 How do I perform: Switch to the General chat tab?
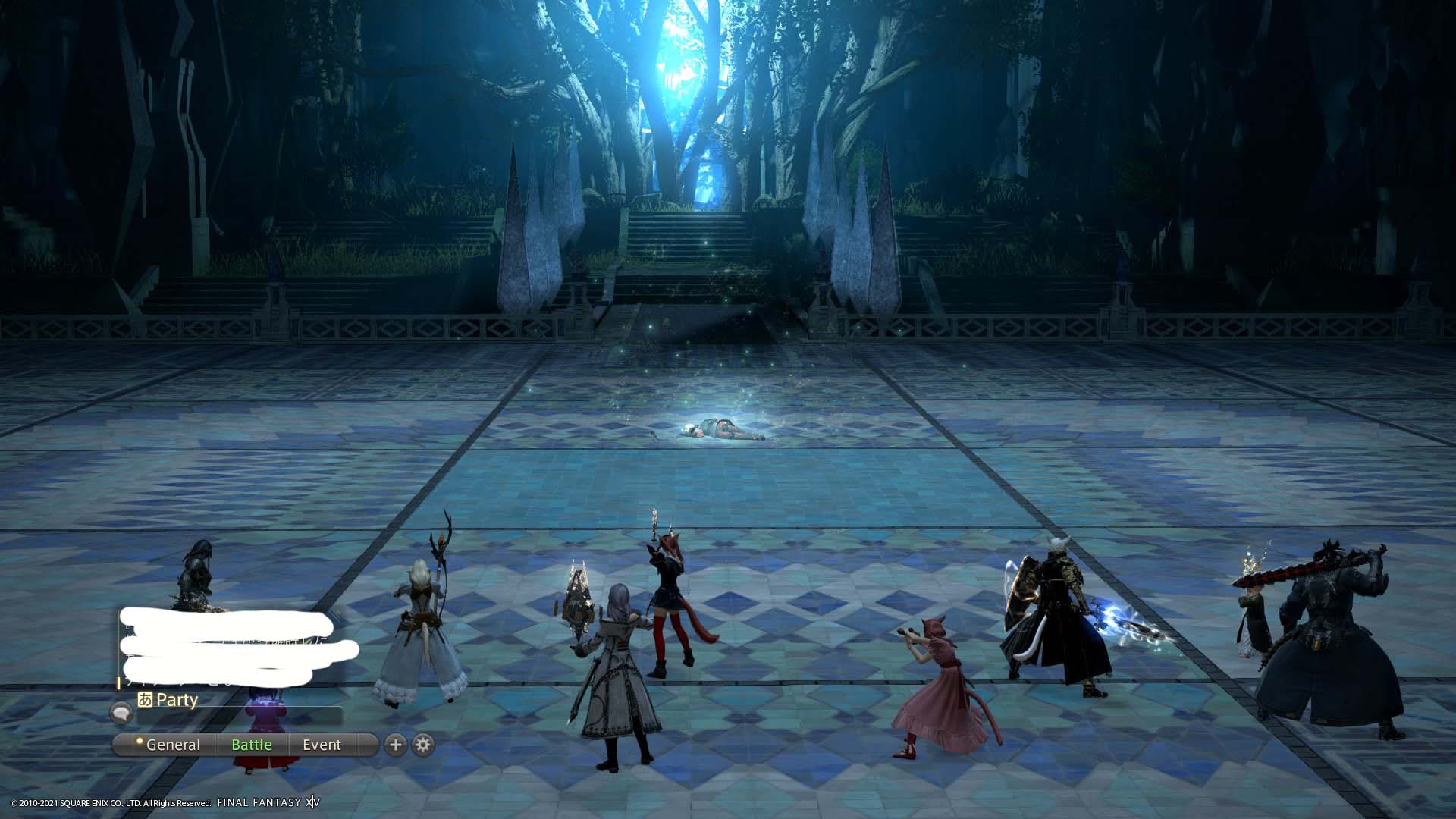(172, 745)
